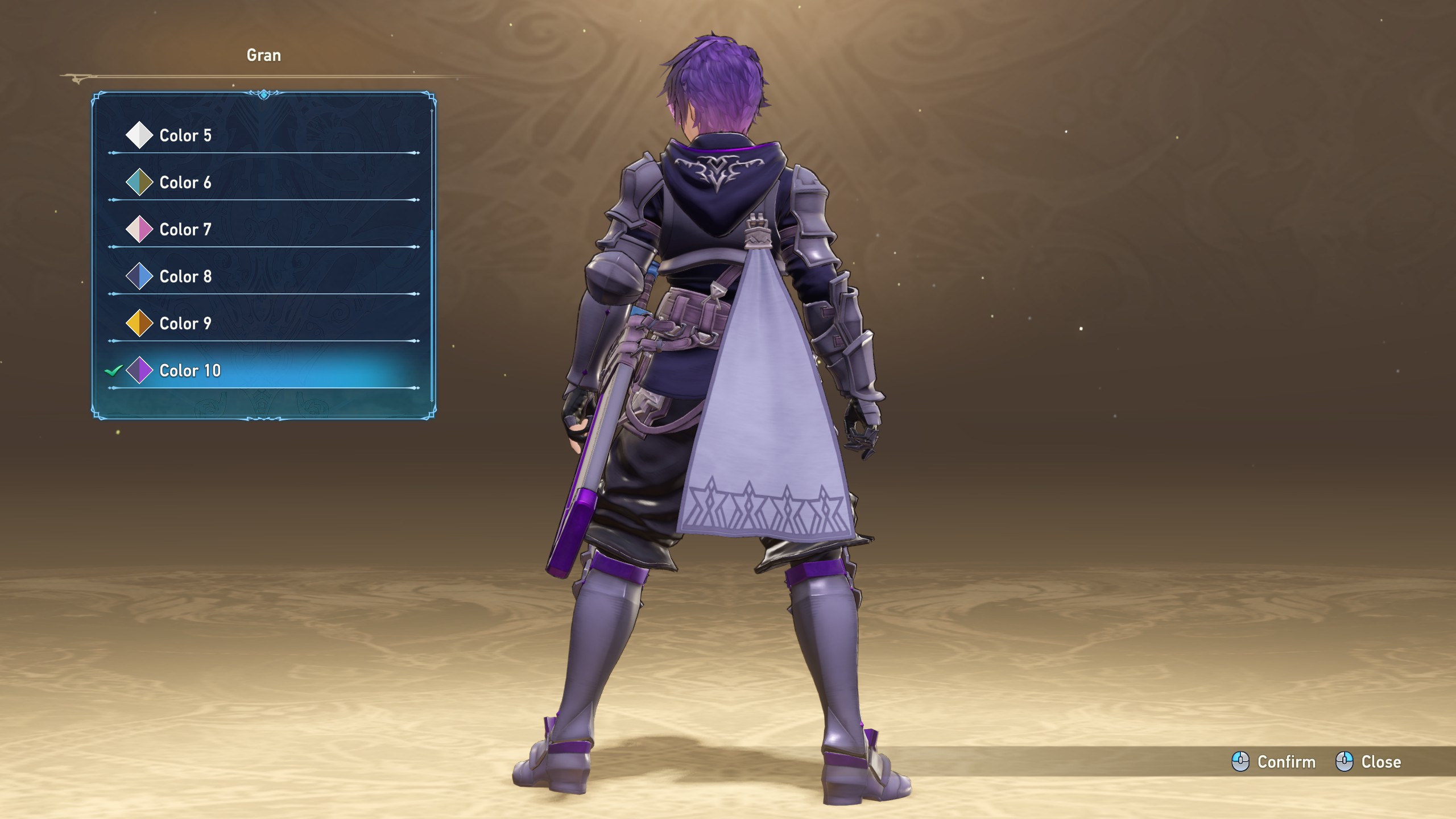Select the purple Color 10 entry
Screen dimensions: 1456x819
(x=190, y=371)
